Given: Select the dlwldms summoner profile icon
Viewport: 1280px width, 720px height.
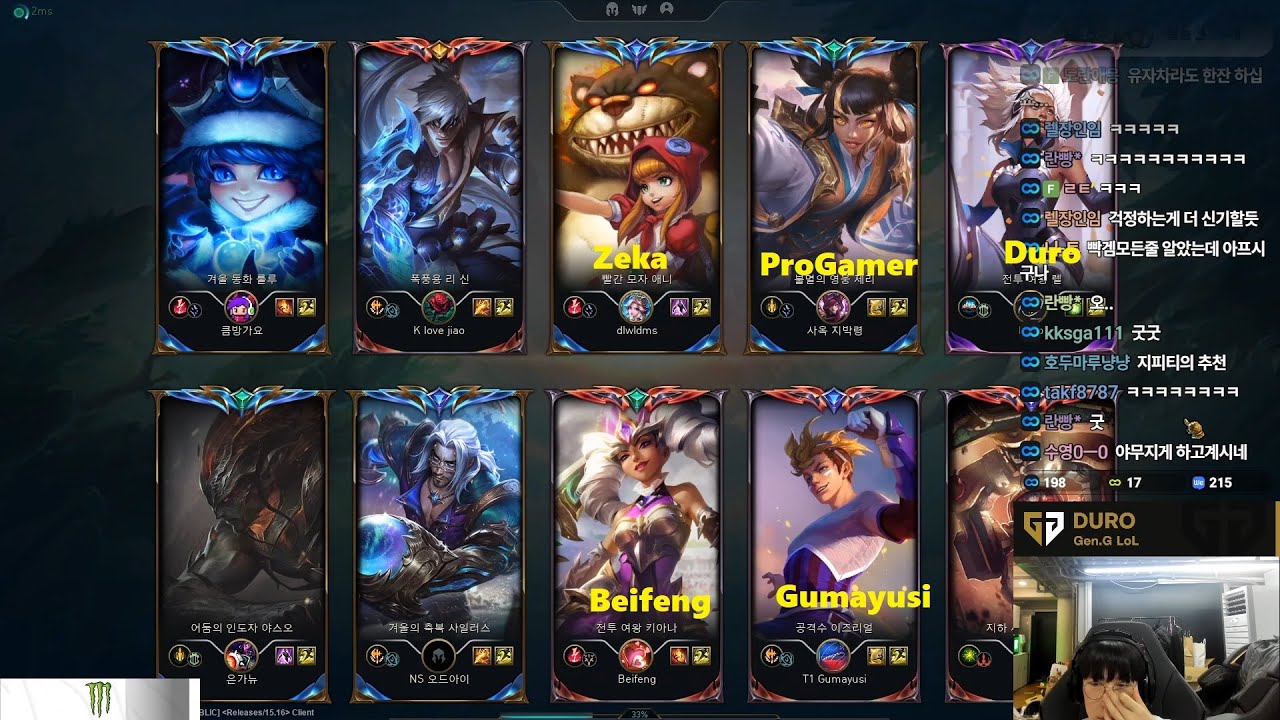Looking at the screenshot, I should pos(636,306).
